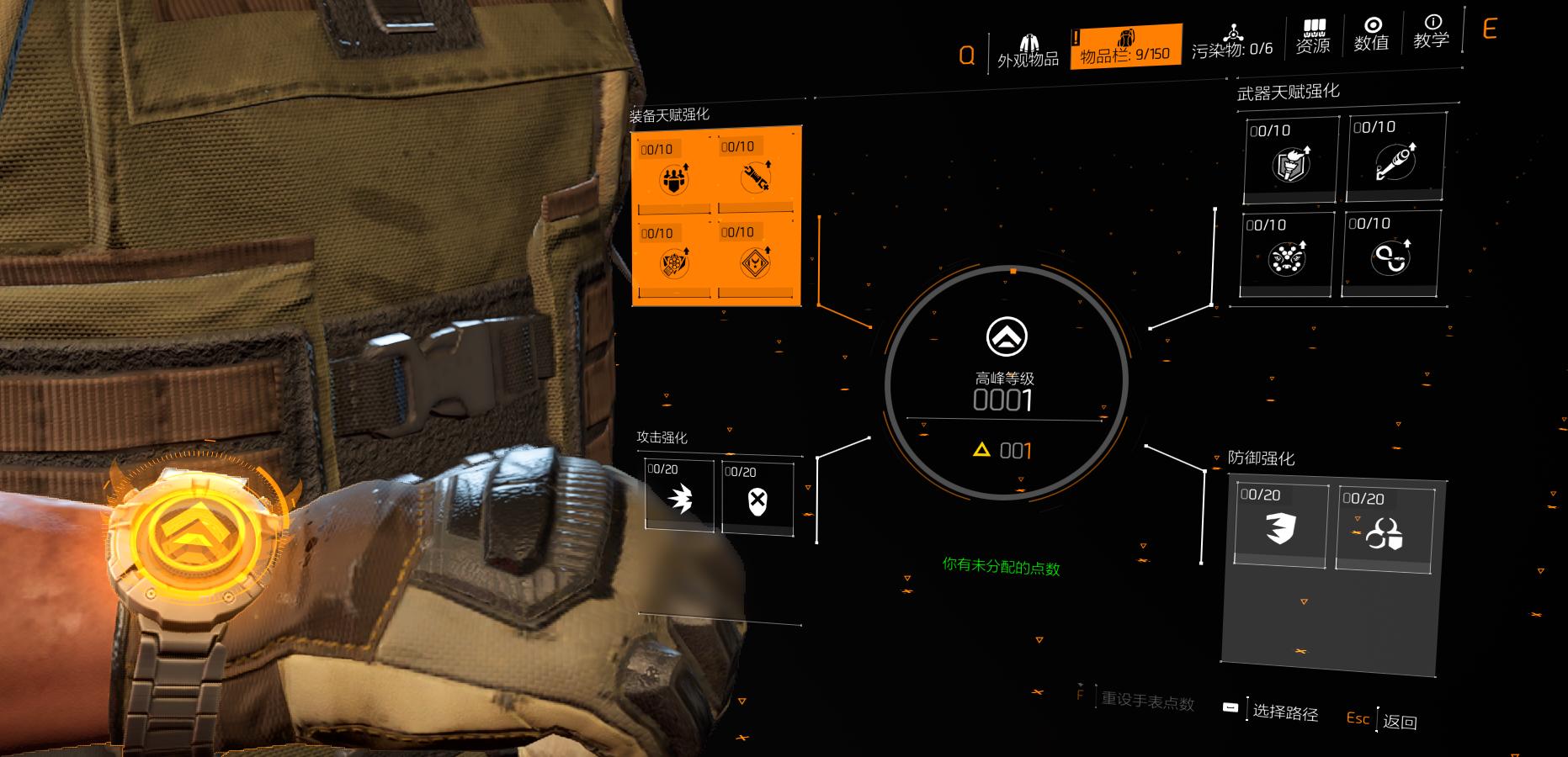1568x757 pixels.
Task: Select the infinity loop weapon talent node
Action: 1390,253
